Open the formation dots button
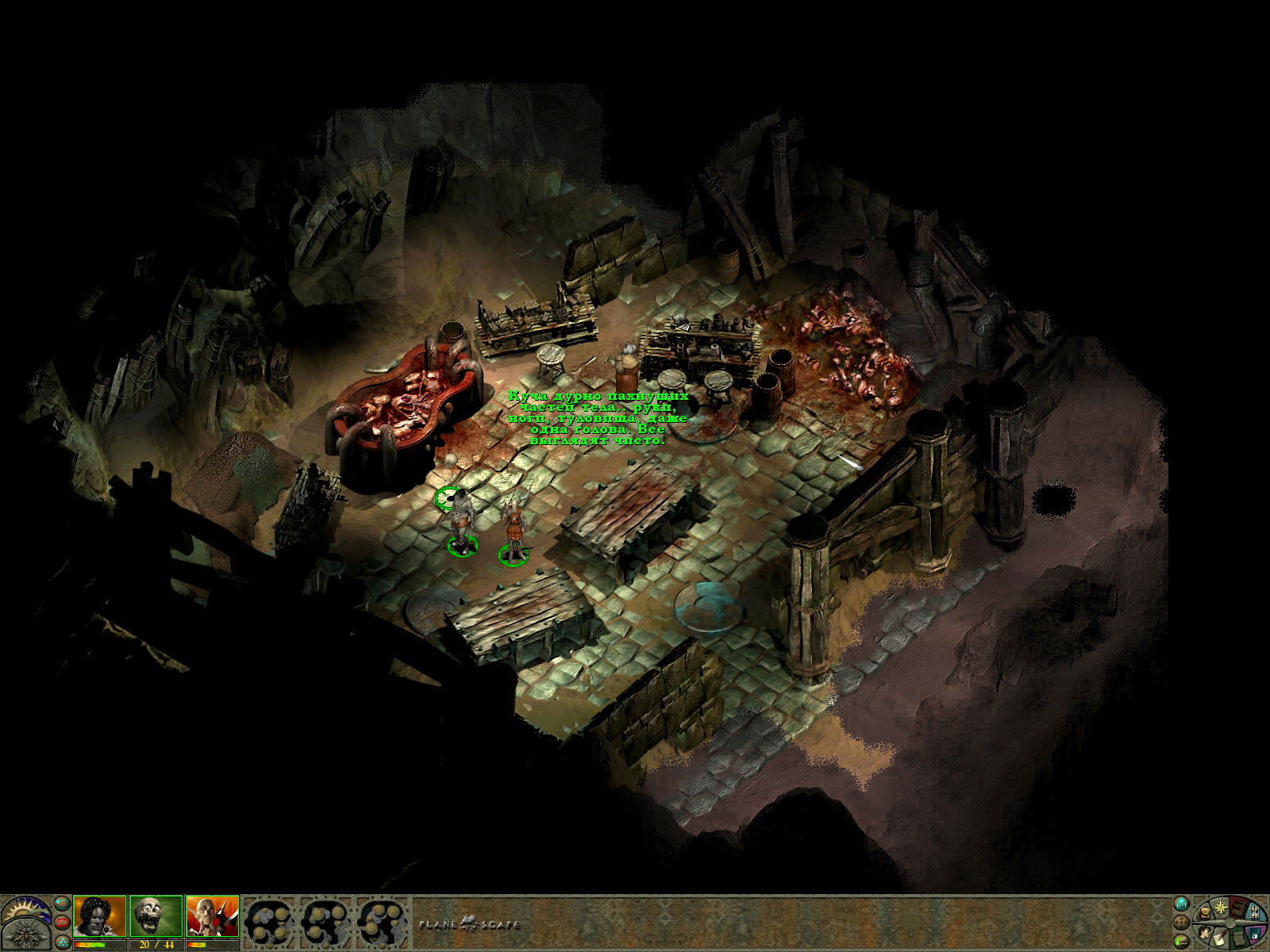Viewport: 1270px width, 952px height. click(x=63, y=942)
